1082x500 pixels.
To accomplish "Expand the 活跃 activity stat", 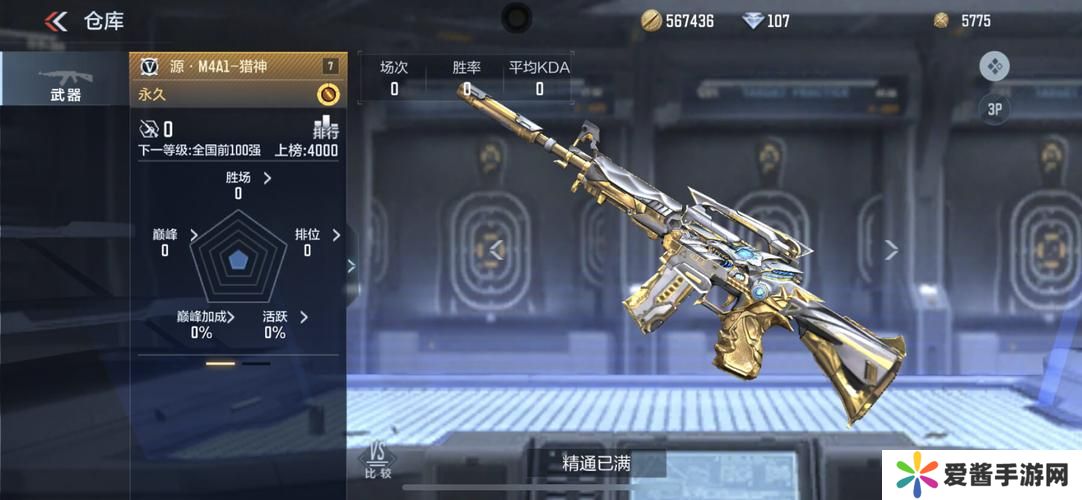I will pyautogui.click(x=303, y=317).
